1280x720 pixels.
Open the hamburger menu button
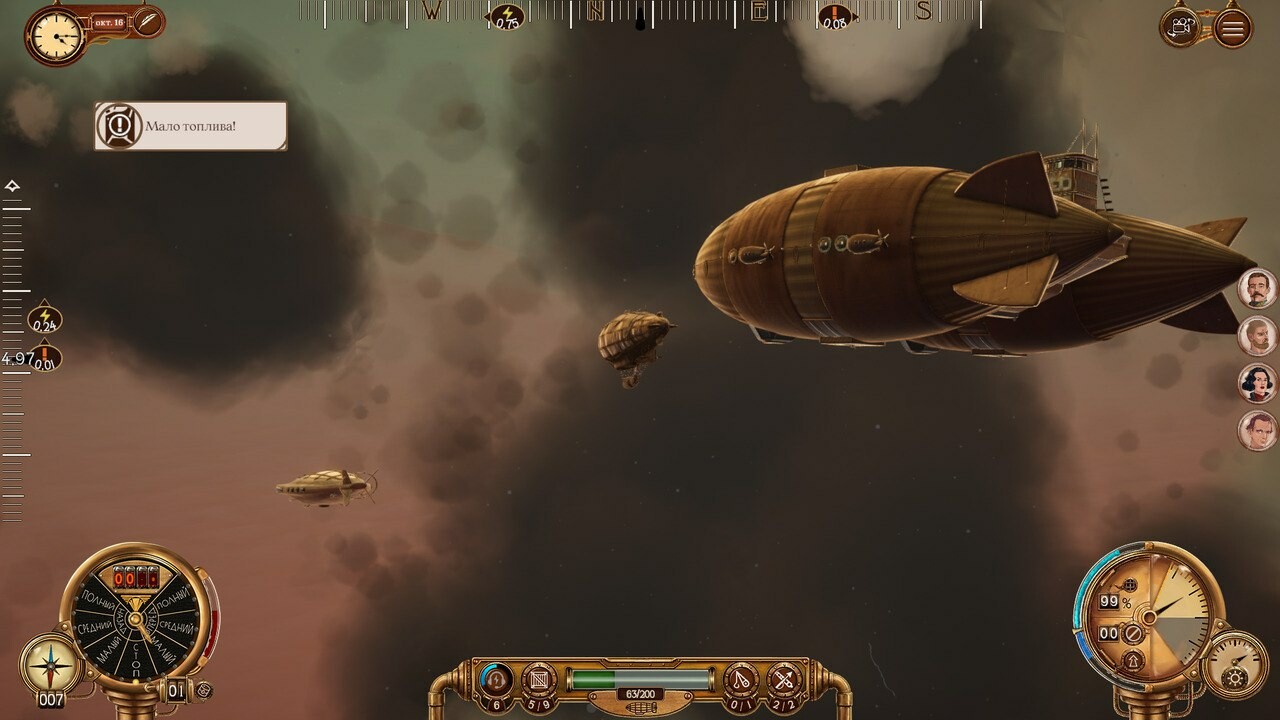click(x=1232, y=27)
